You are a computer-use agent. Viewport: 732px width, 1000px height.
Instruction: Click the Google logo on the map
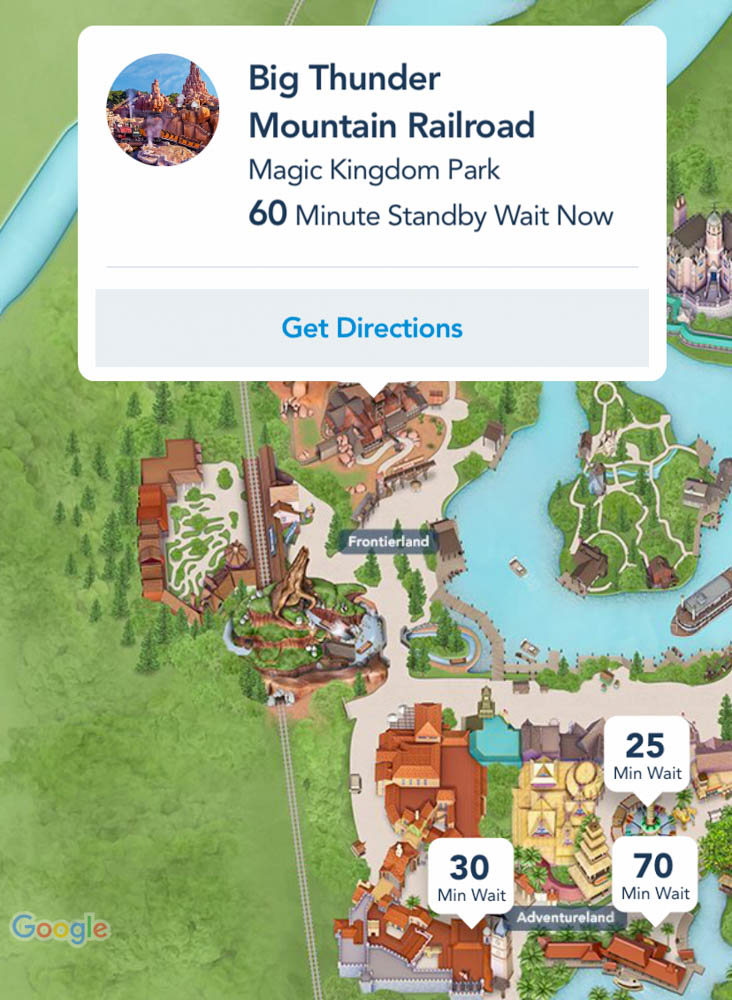(60, 928)
